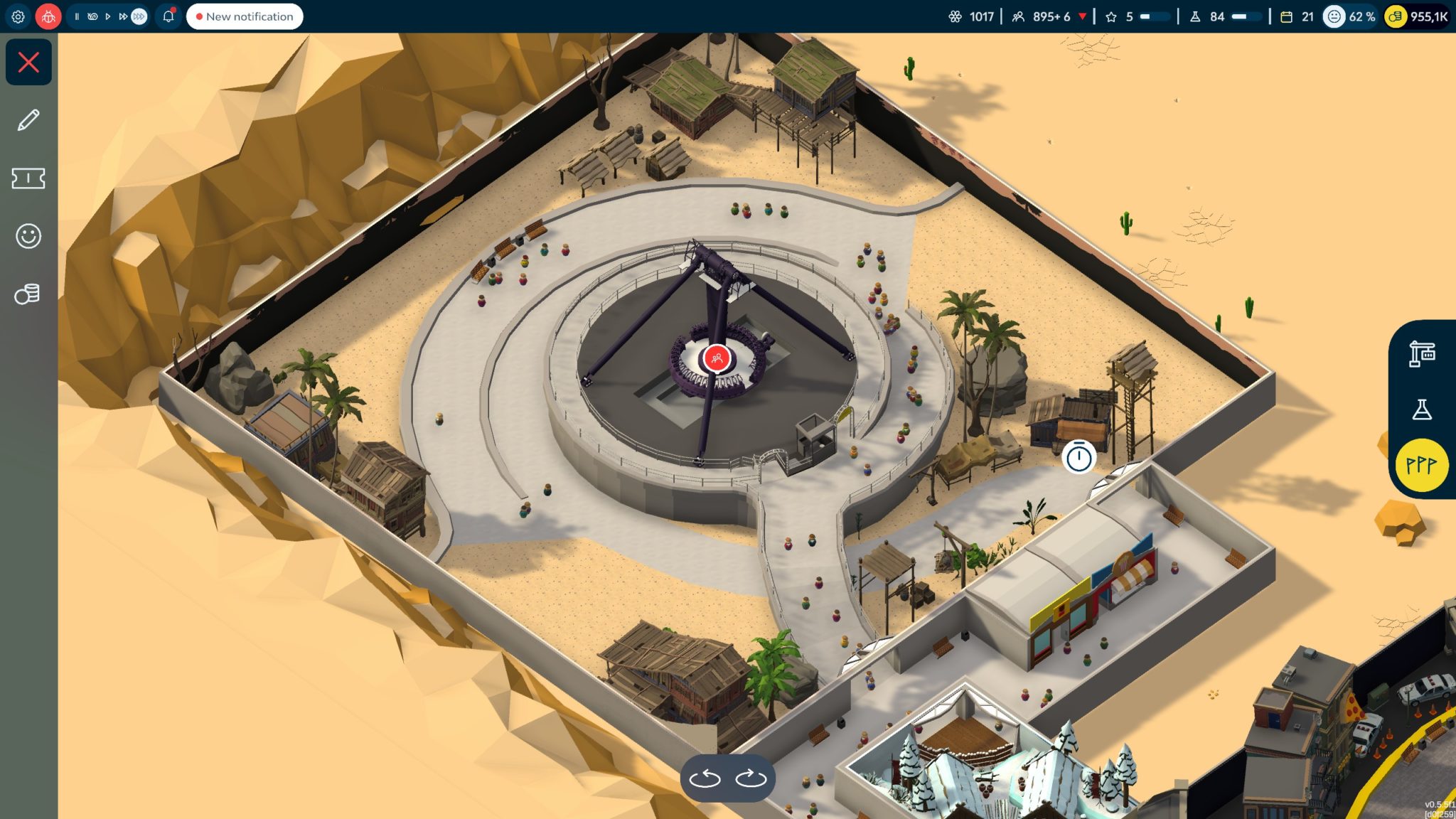Rotate the ride clockwise
This screenshot has height=819, width=1456.
click(751, 778)
